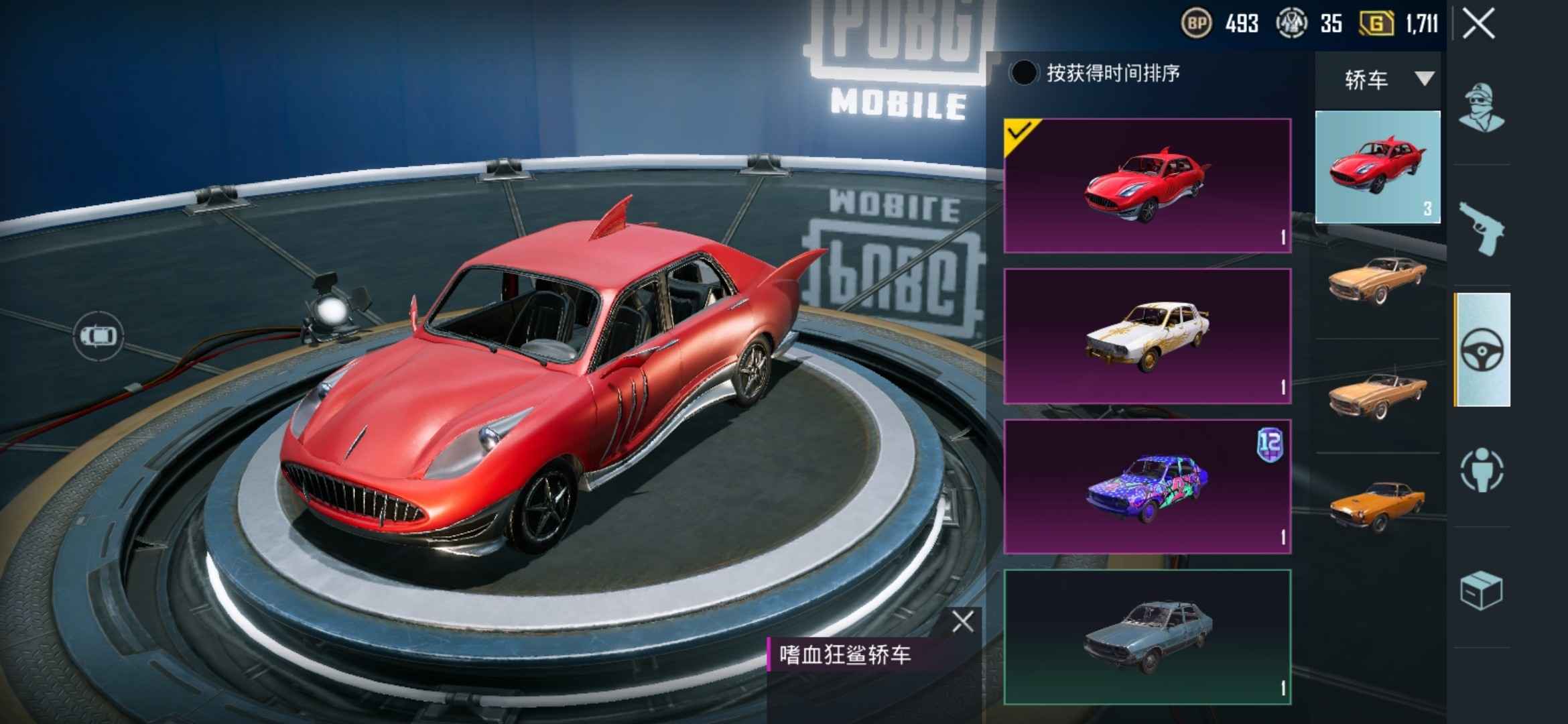Image resolution: width=1568 pixels, height=724 pixels.
Task: Switch to the emote figure tab
Action: point(1482,470)
